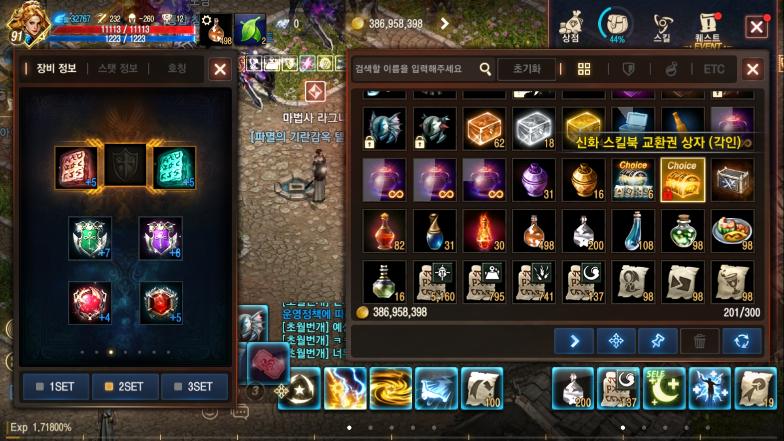The image size is (784, 441).
Task: Open the 퀘스트 quest menu
Action: (709, 24)
